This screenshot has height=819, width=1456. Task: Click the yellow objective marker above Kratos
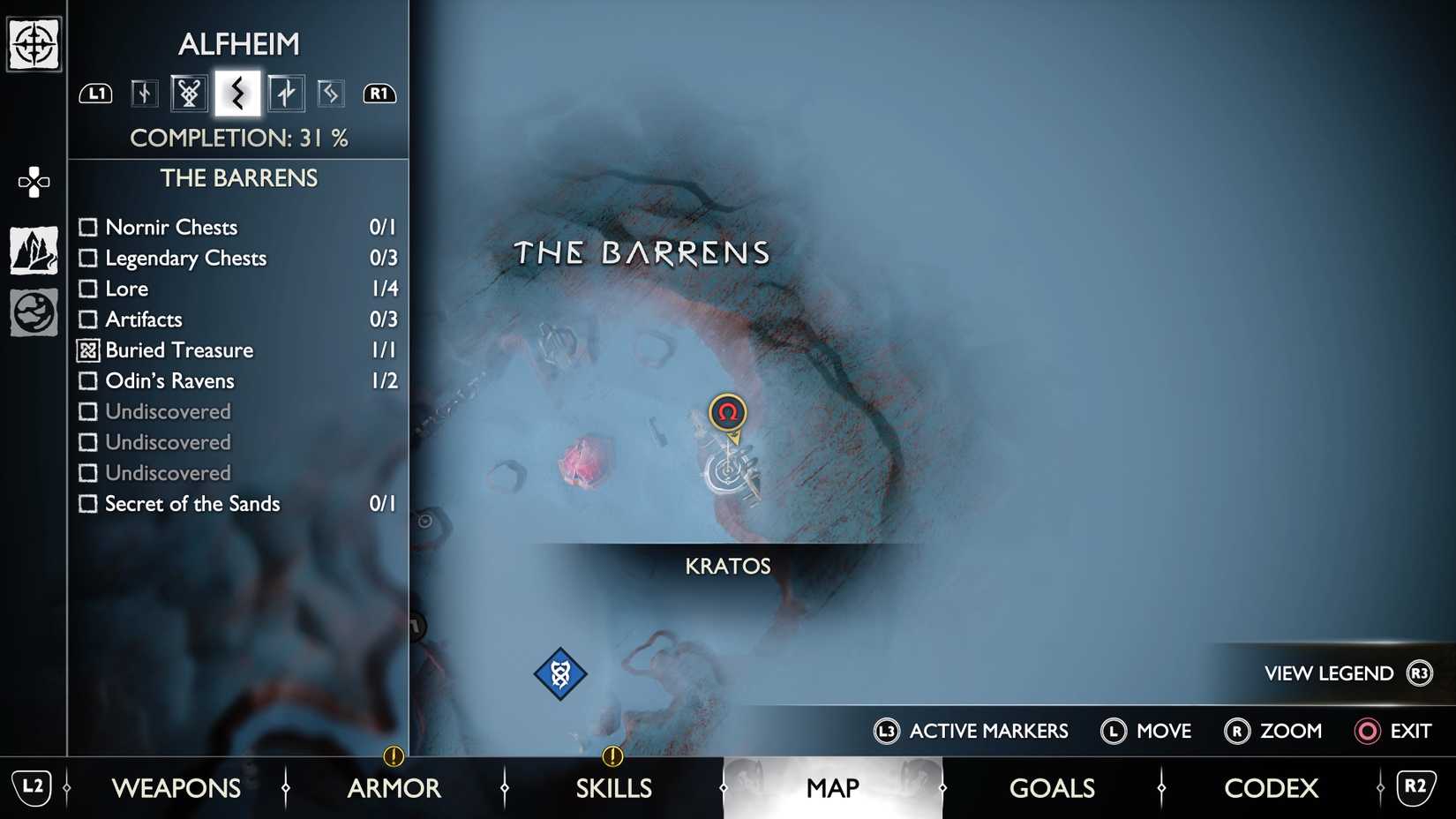click(727, 411)
